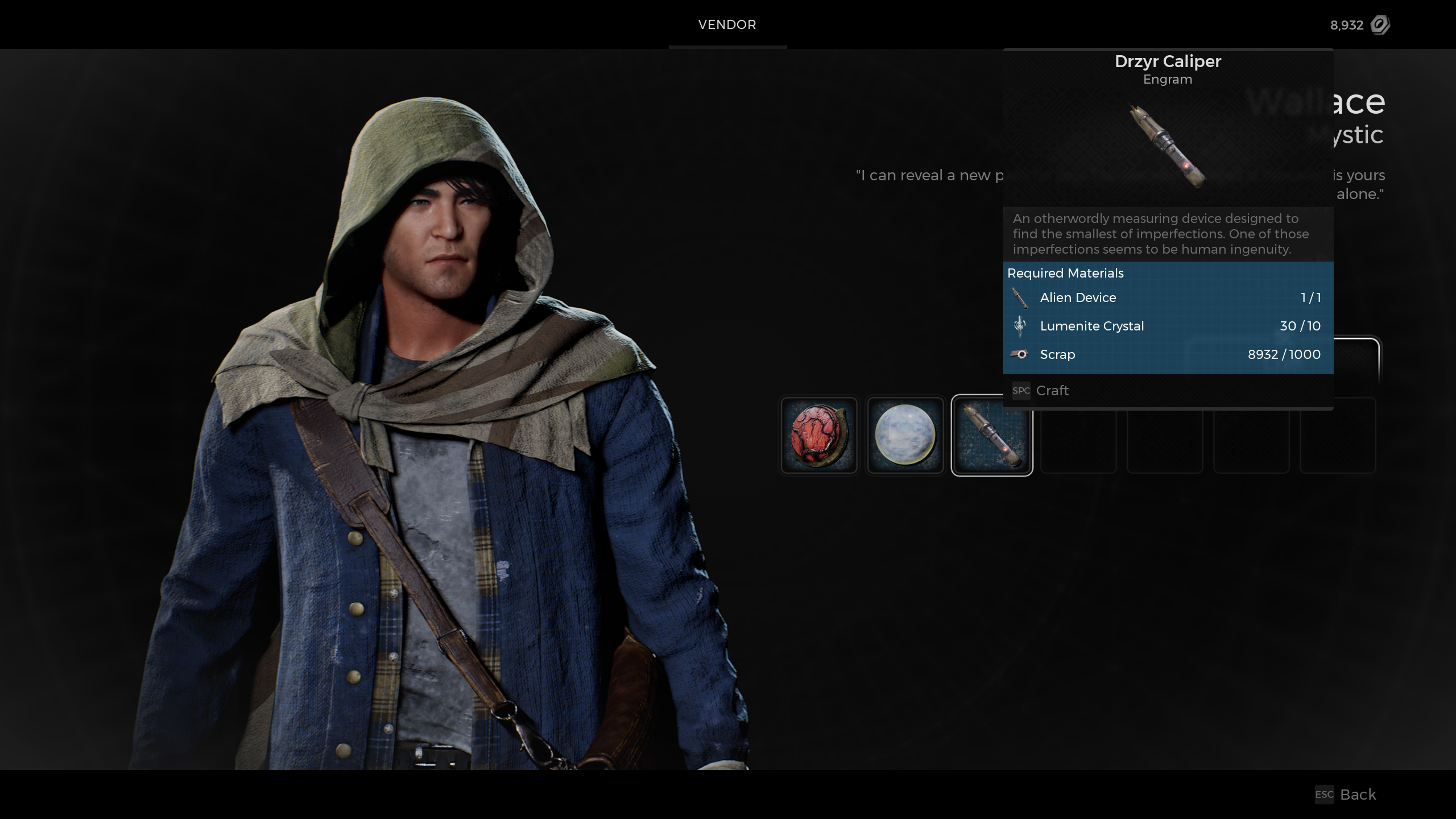Select the red orb engram slot
The width and height of the screenshot is (1456, 819).
pyautogui.click(x=819, y=435)
